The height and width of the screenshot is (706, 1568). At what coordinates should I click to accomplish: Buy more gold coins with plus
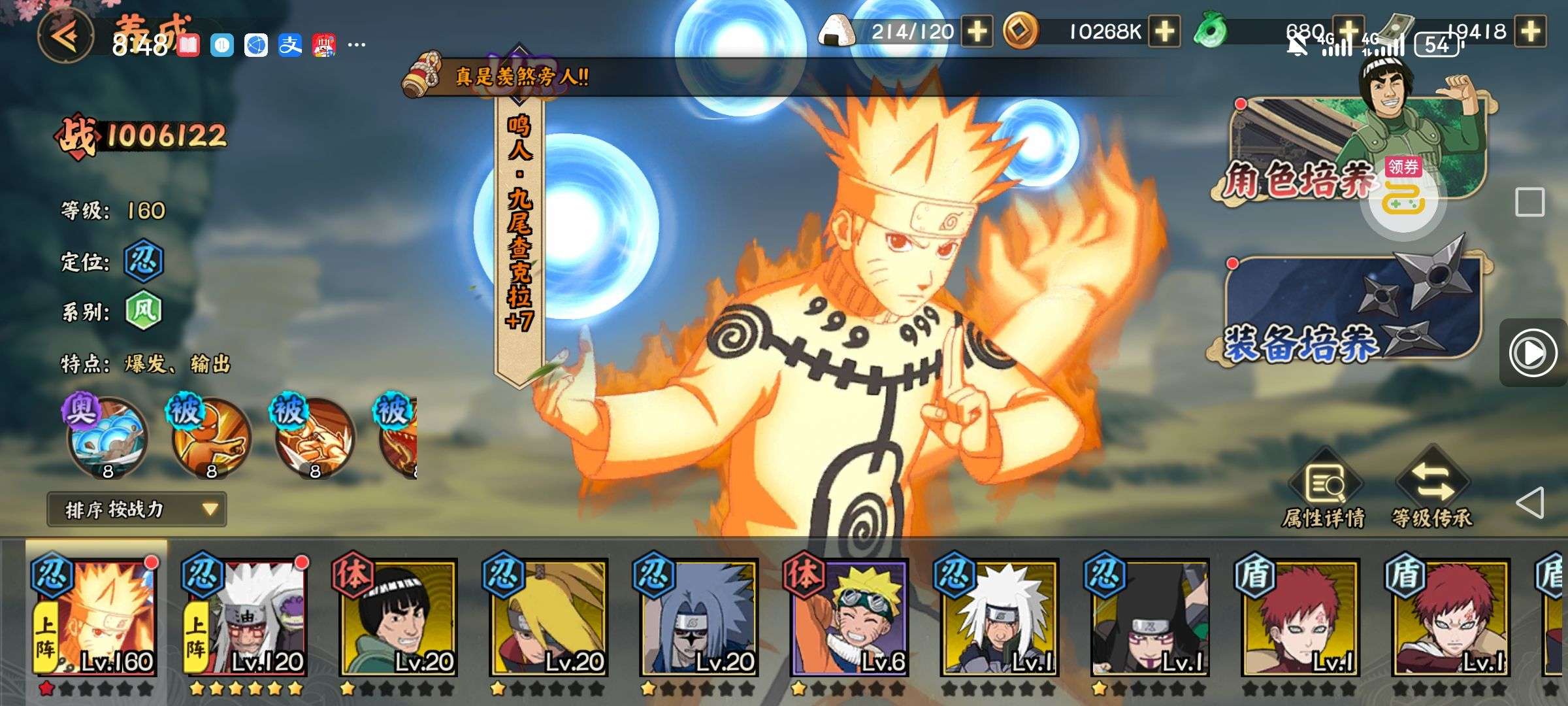tap(1165, 31)
